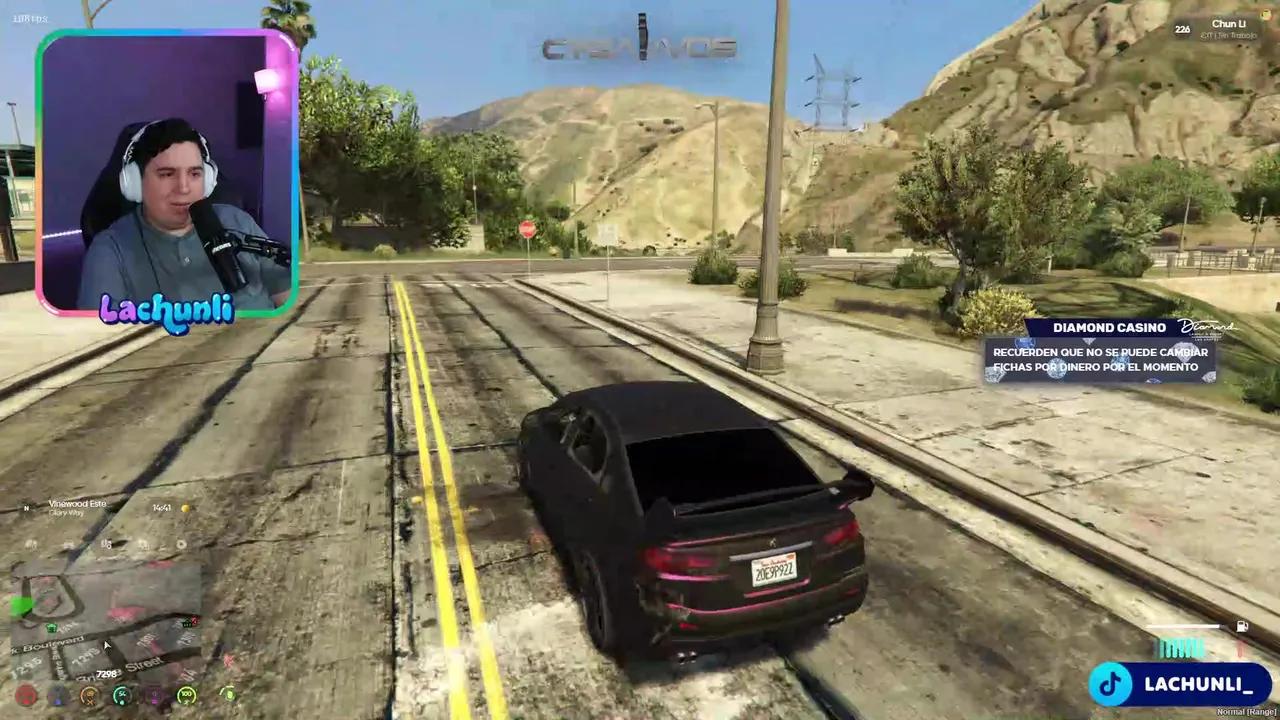Image resolution: width=1280 pixels, height=720 pixels.
Task: Toggle the purple voice chat microphone icon
Action: (153, 696)
